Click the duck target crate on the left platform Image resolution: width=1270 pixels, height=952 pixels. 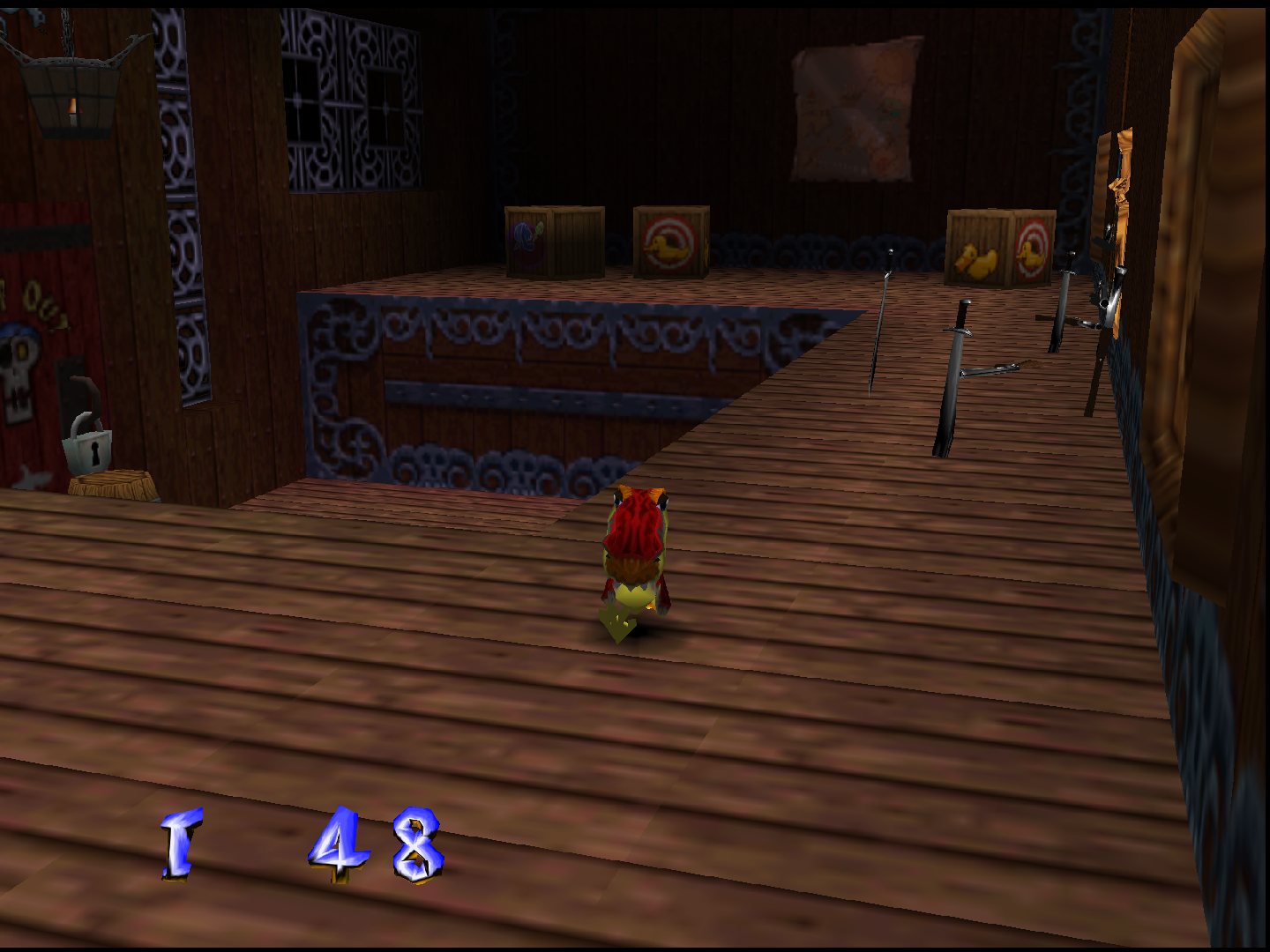[x=669, y=239]
